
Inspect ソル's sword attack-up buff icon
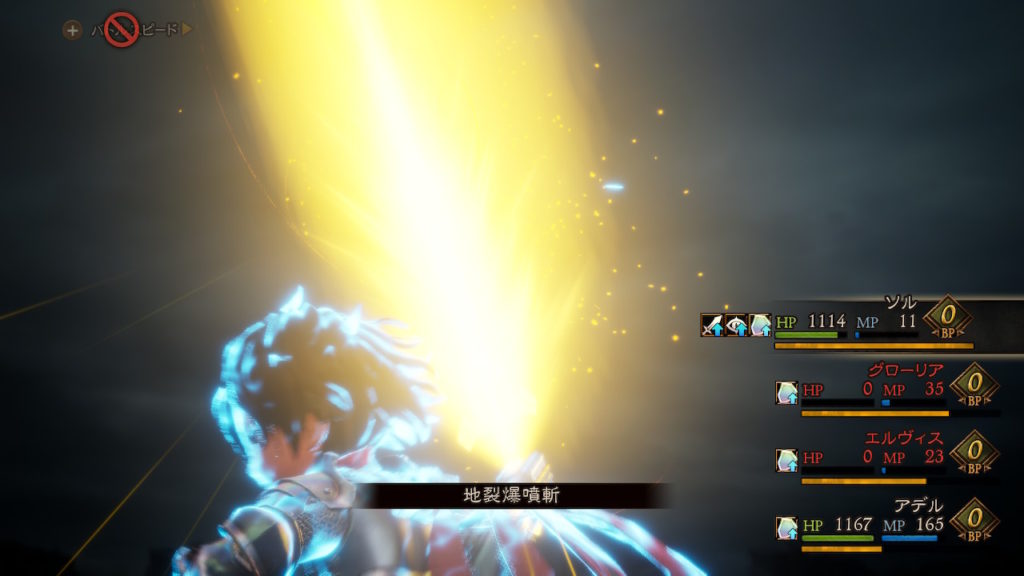click(712, 325)
